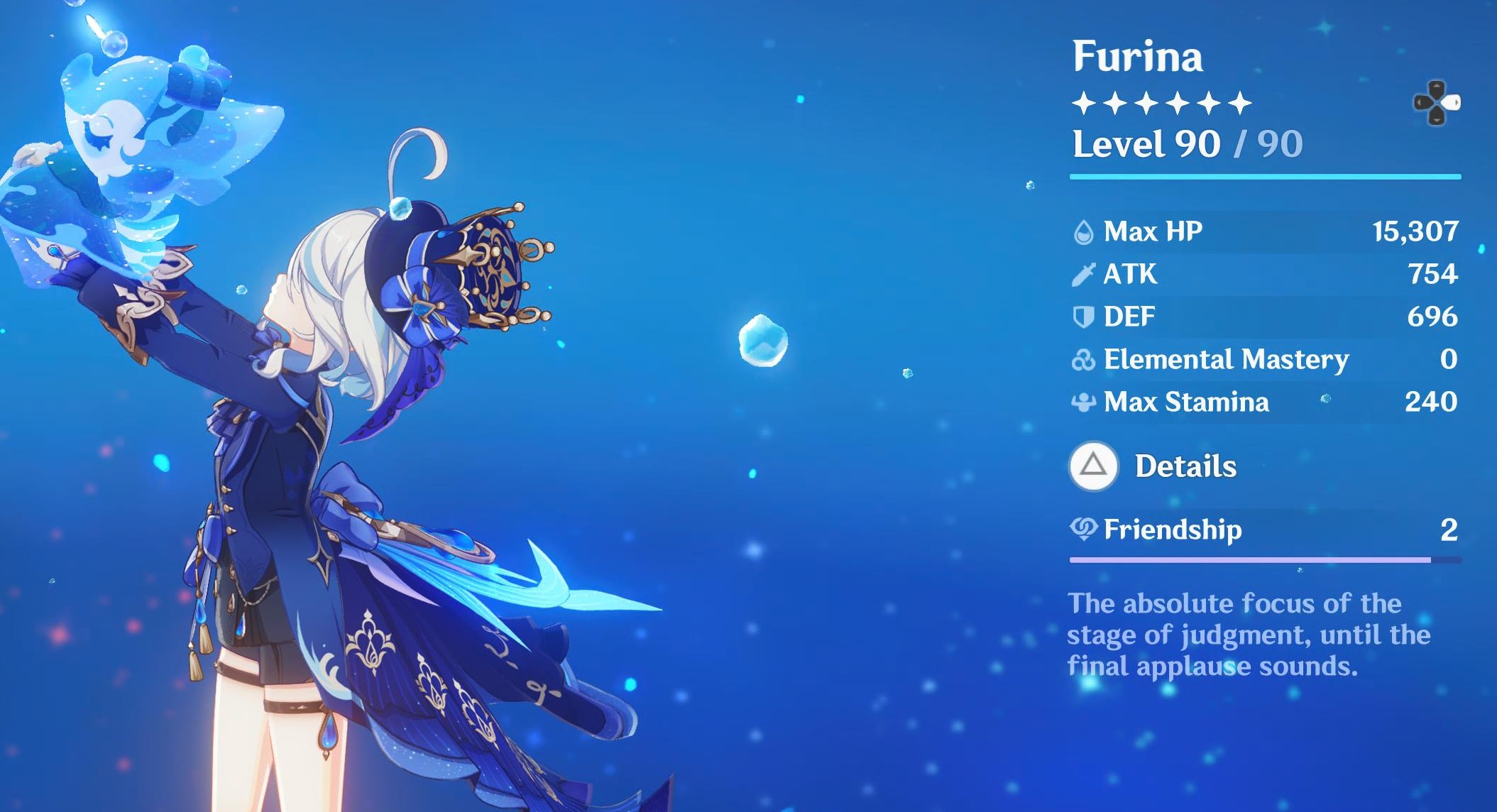Click the Friendship emblem icon
The width and height of the screenshot is (1497, 812).
(x=1084, y=530)
